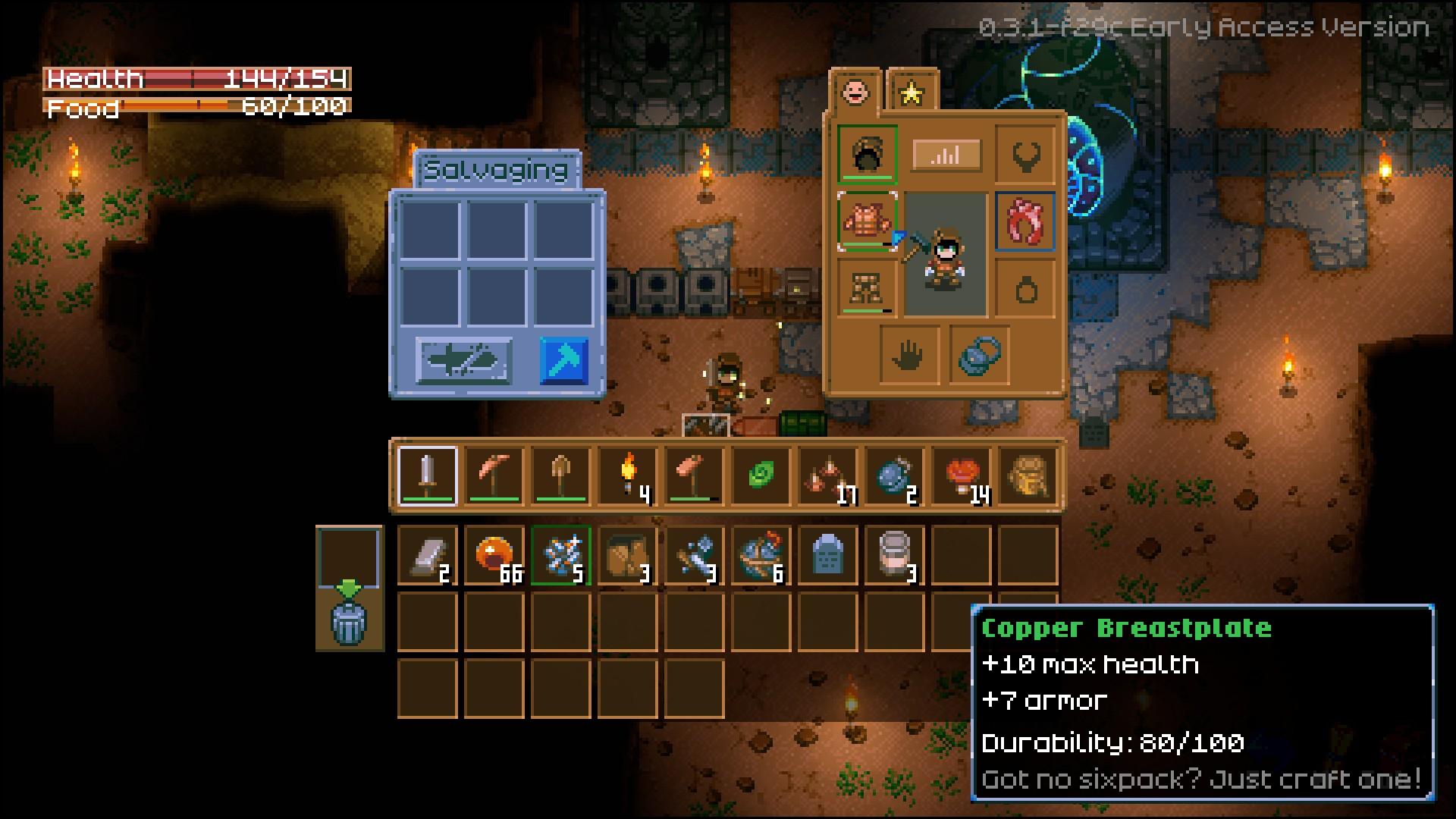This screenshot has height=819, width=1456.
Task: Show character stats with bar chart button
Action: click(946, 155)
